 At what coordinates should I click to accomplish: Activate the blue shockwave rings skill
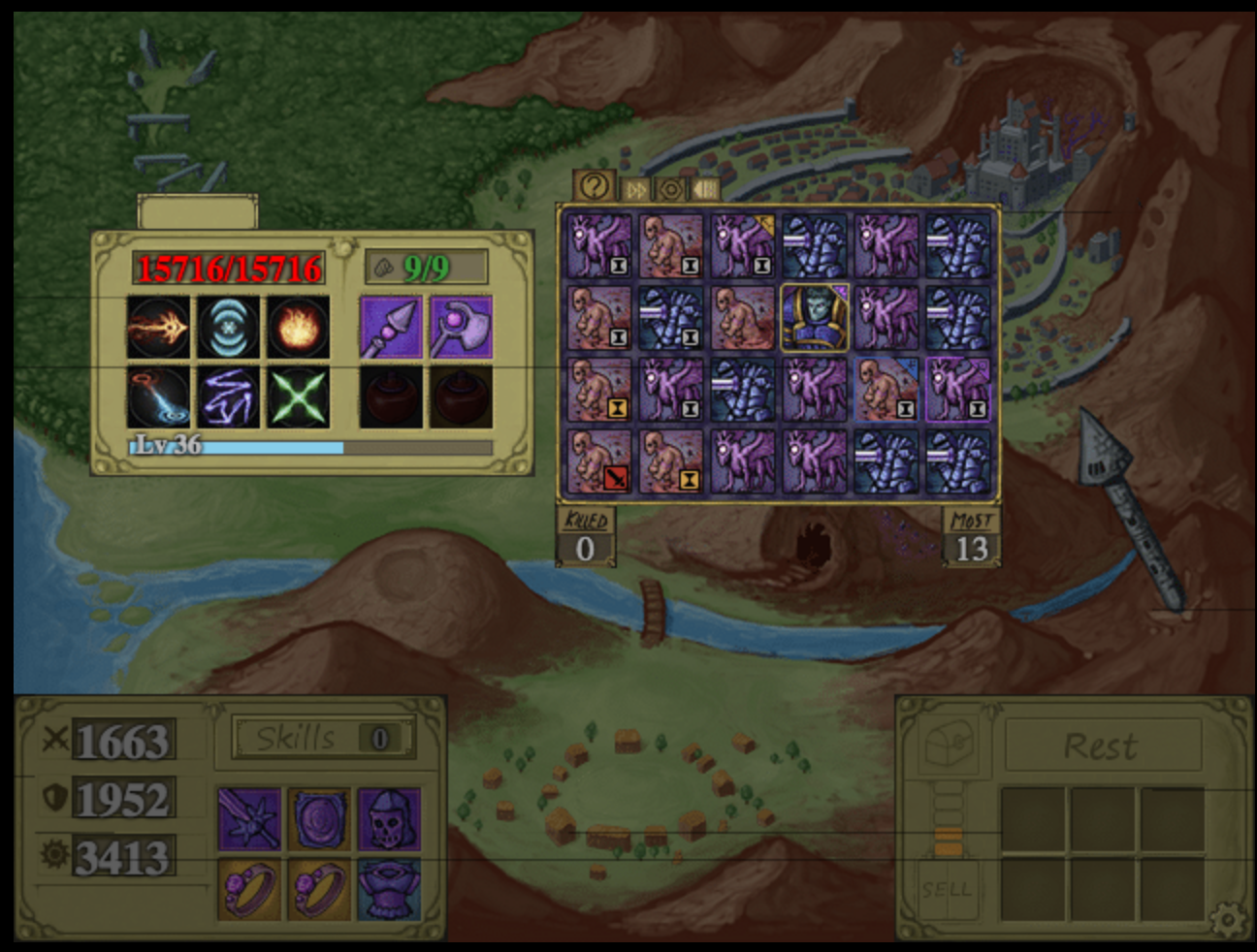(x=229, y=327)
